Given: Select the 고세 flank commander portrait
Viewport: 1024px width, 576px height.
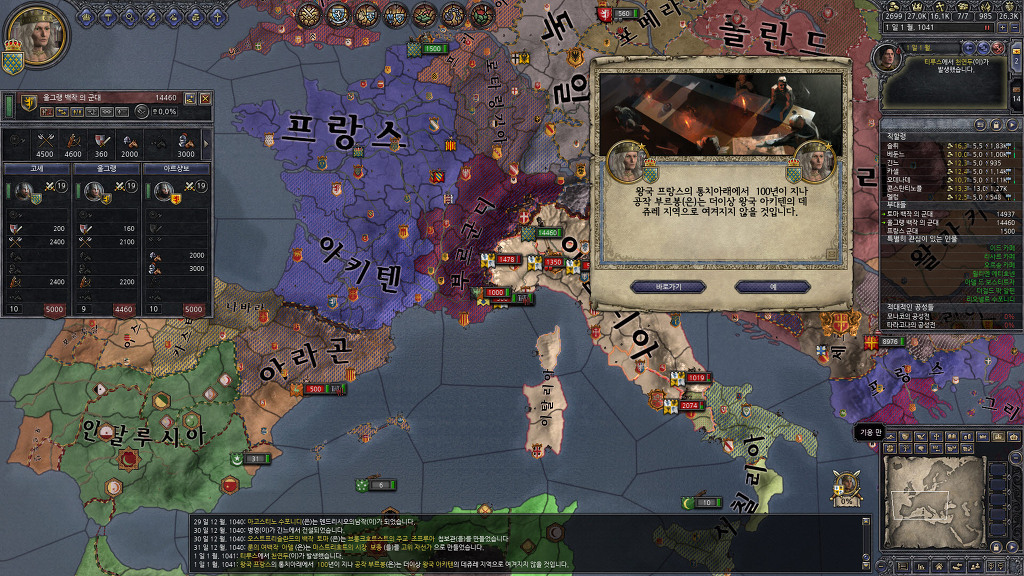Looking at the screenshot, I should click(22, 190).
